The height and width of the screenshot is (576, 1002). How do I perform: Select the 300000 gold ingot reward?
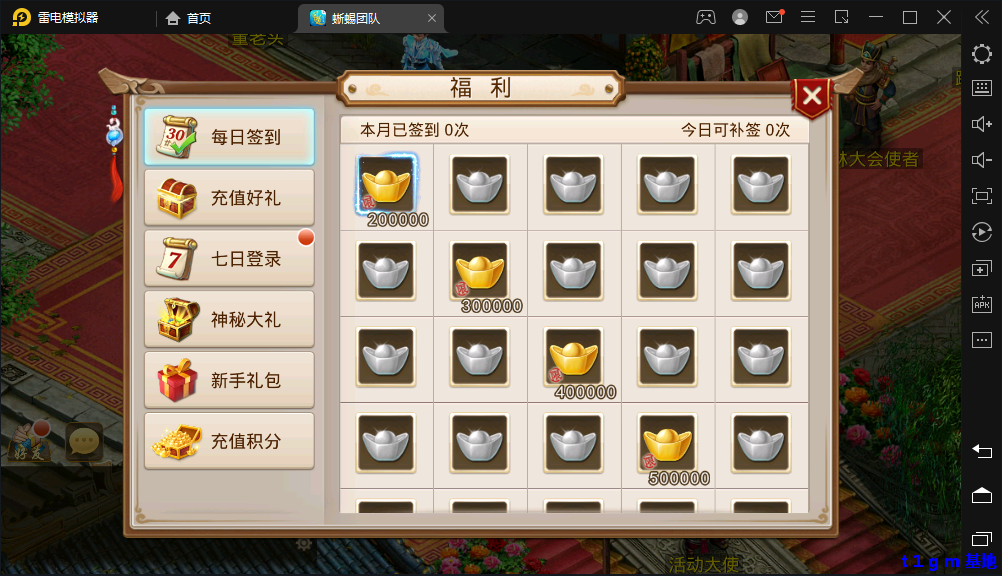[480, 271]
